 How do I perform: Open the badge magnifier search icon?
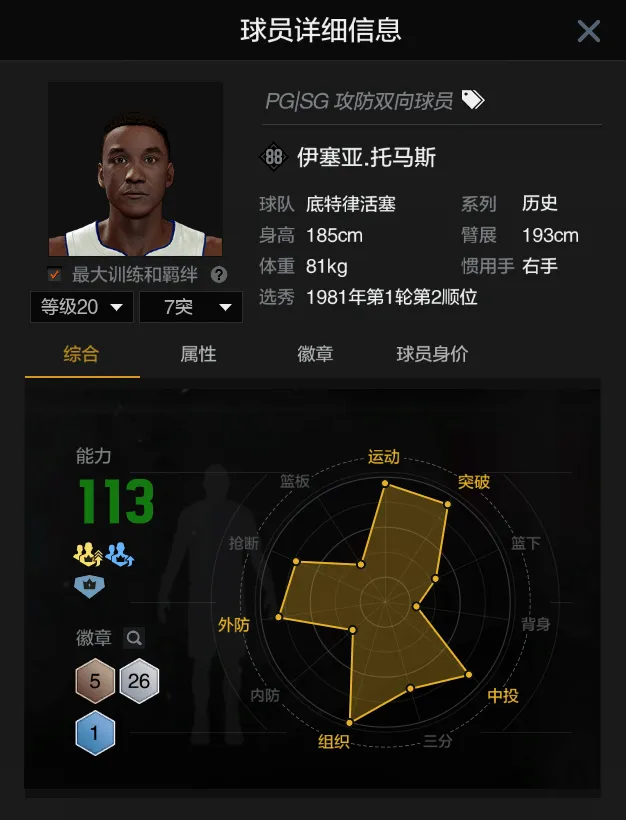pyautogui.click(x=134, y=638)
